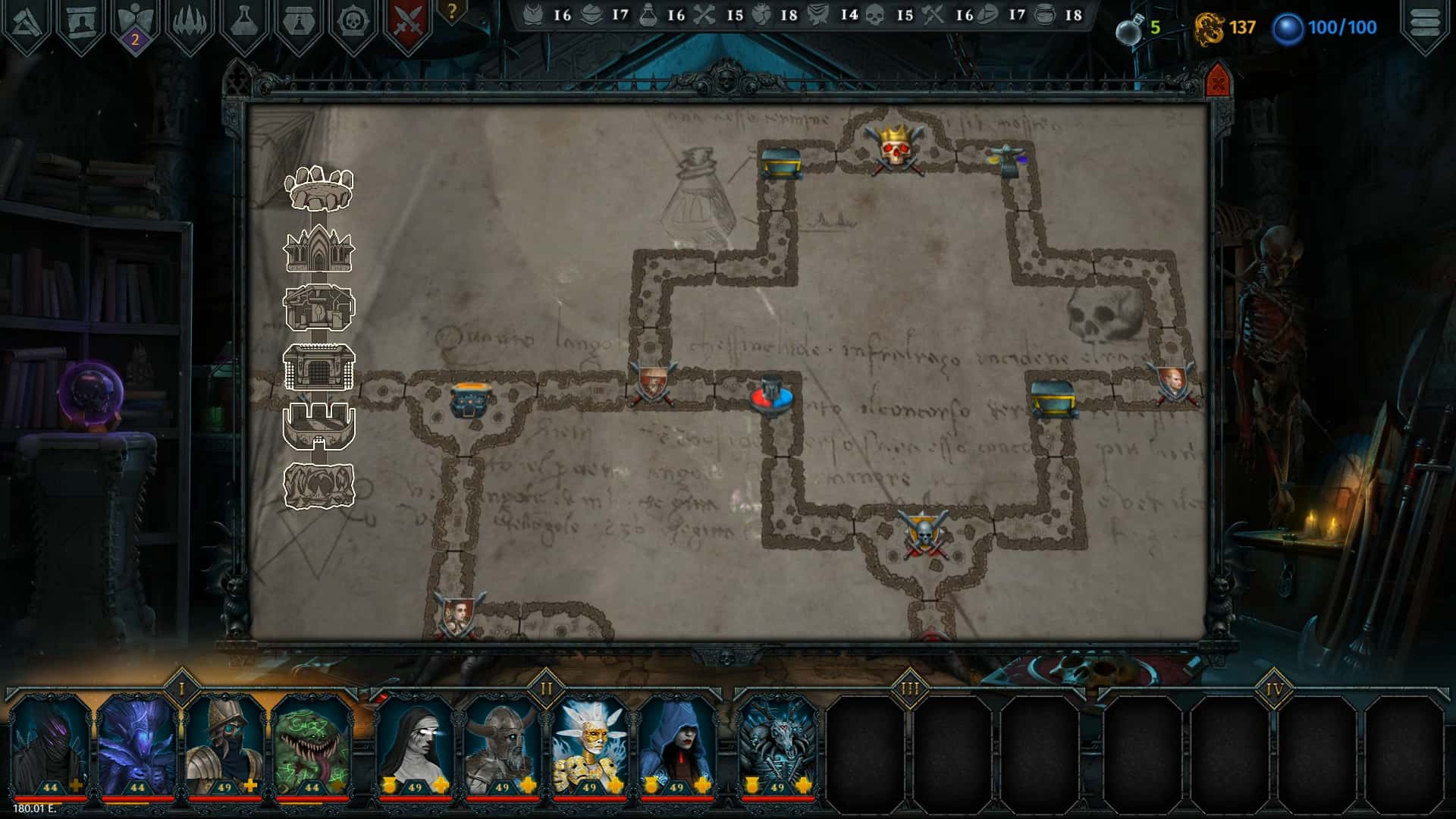1456x819 pixels.
Task: Click the plus upgrade on the green monster portrait
Action: [x=338, y=786]
